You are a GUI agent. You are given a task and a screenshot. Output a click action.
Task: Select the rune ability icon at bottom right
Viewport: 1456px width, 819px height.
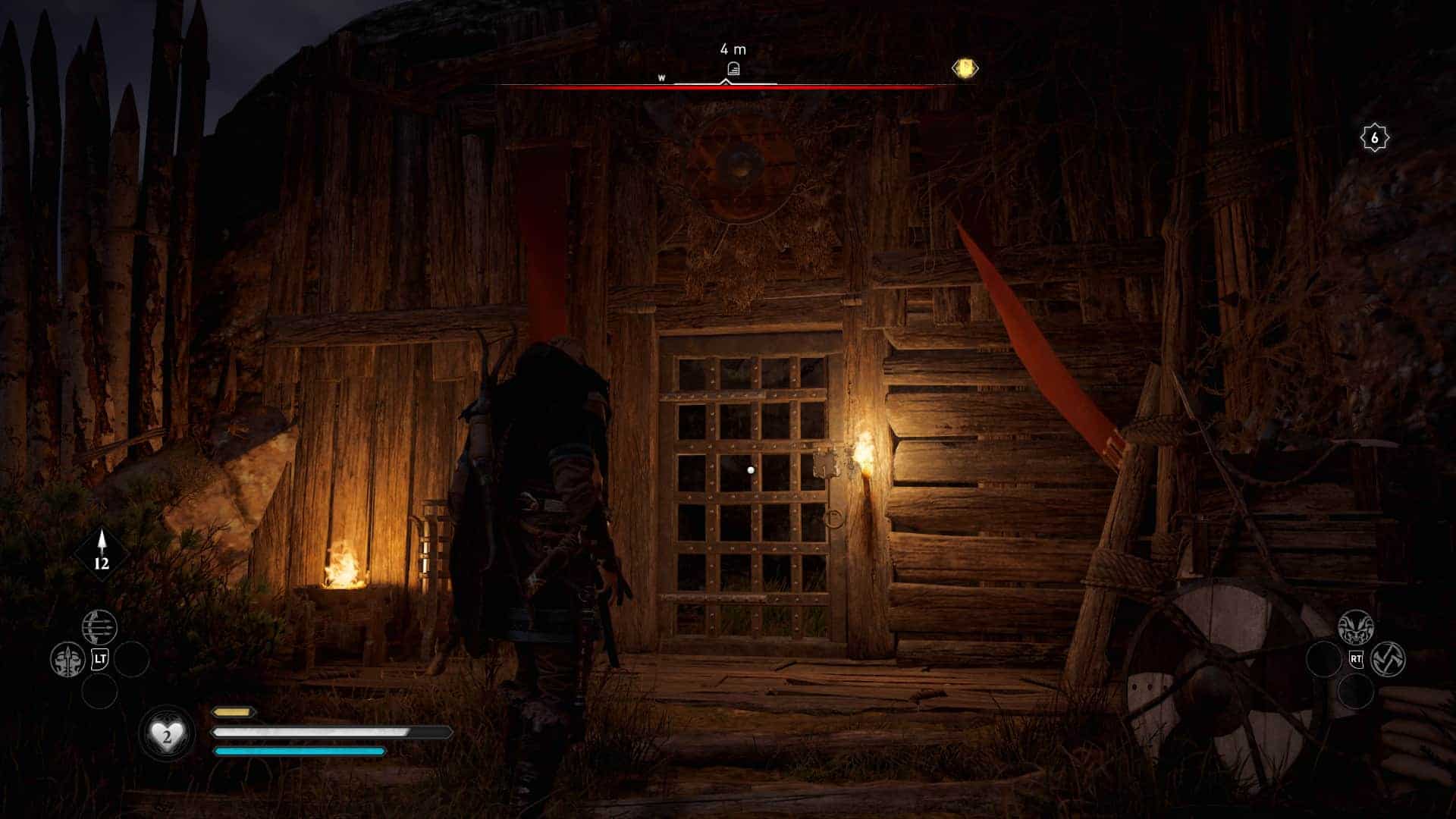tap(1389, 658)
